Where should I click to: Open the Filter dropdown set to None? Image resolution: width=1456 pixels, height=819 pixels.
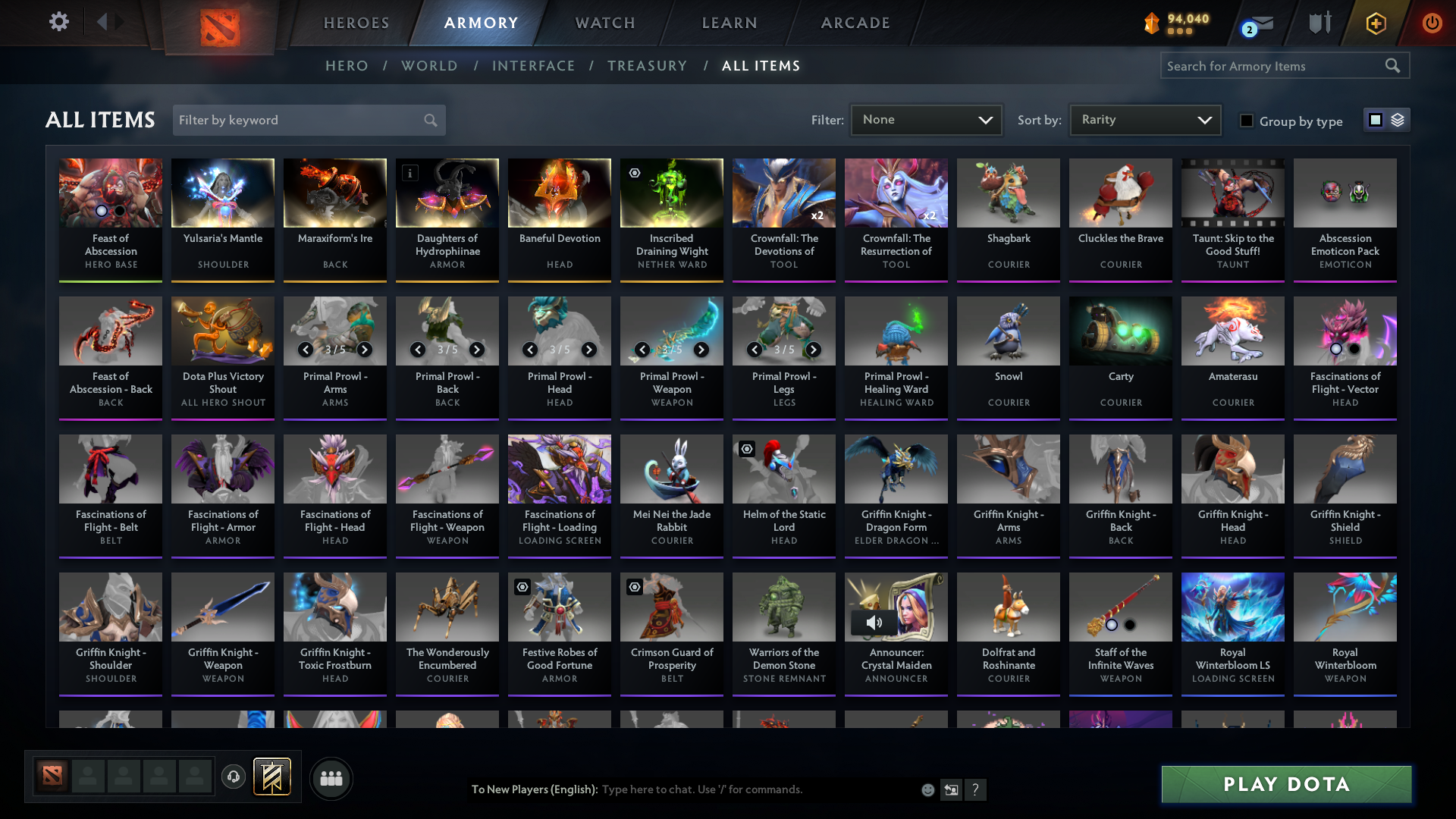926,120
